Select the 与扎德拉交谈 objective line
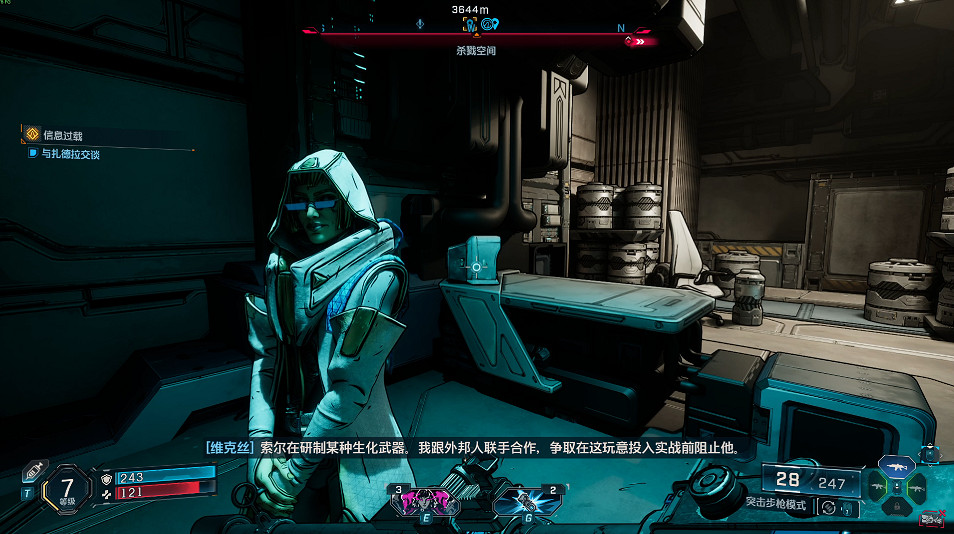The height and width of the screenshot is (534, 954). pyautogui.click(x=70, y=155)
